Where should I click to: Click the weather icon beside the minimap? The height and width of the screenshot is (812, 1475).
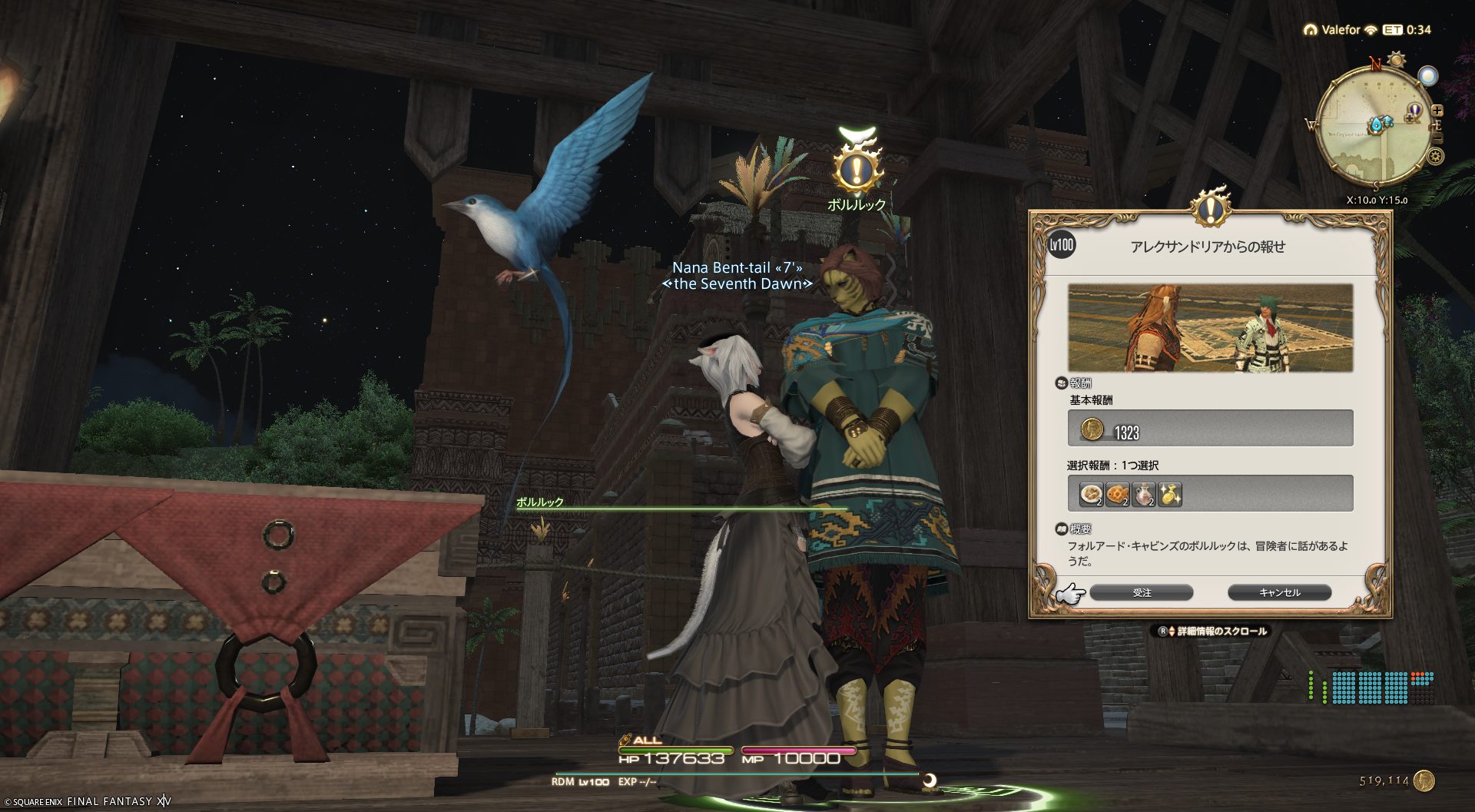point(1427,76)
